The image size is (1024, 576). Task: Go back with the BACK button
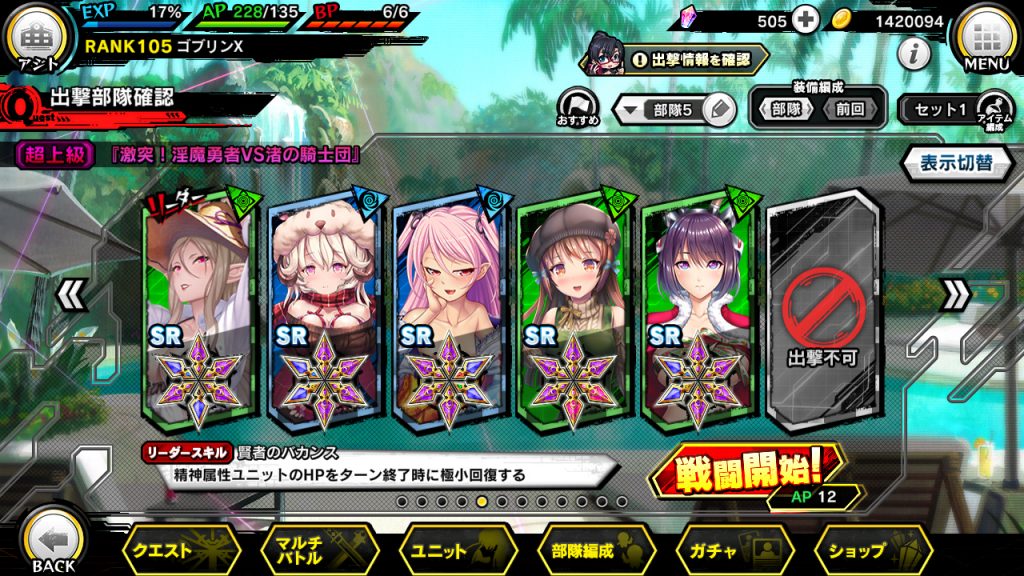52,540
